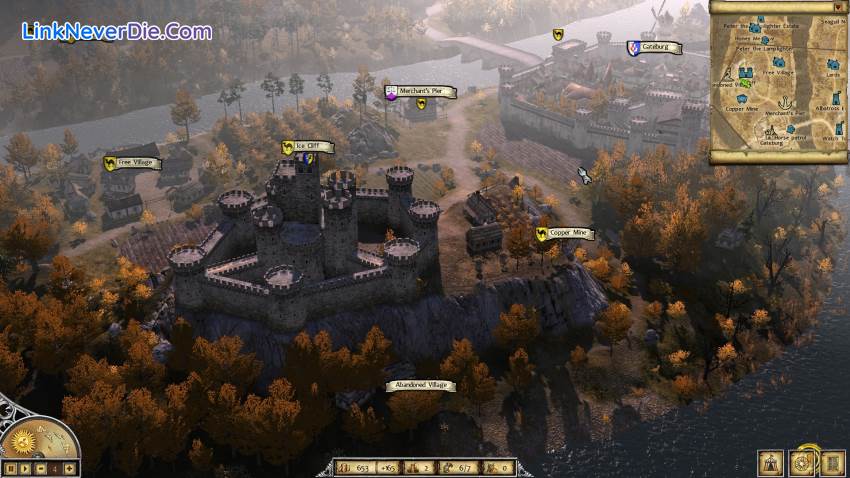Select the Ice Cliff castle label

[x=307, y=147]
